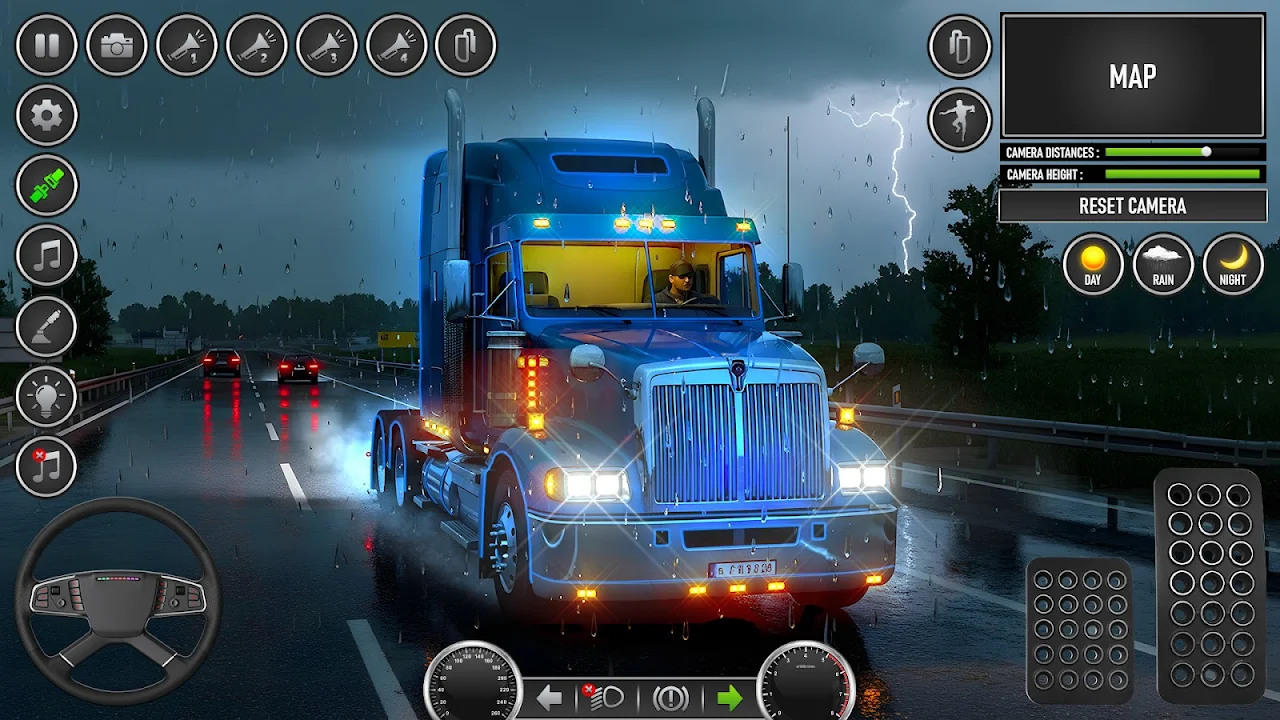Switch weather to Day
This screenshot has width=1280, height=720.
[1092, 264]
